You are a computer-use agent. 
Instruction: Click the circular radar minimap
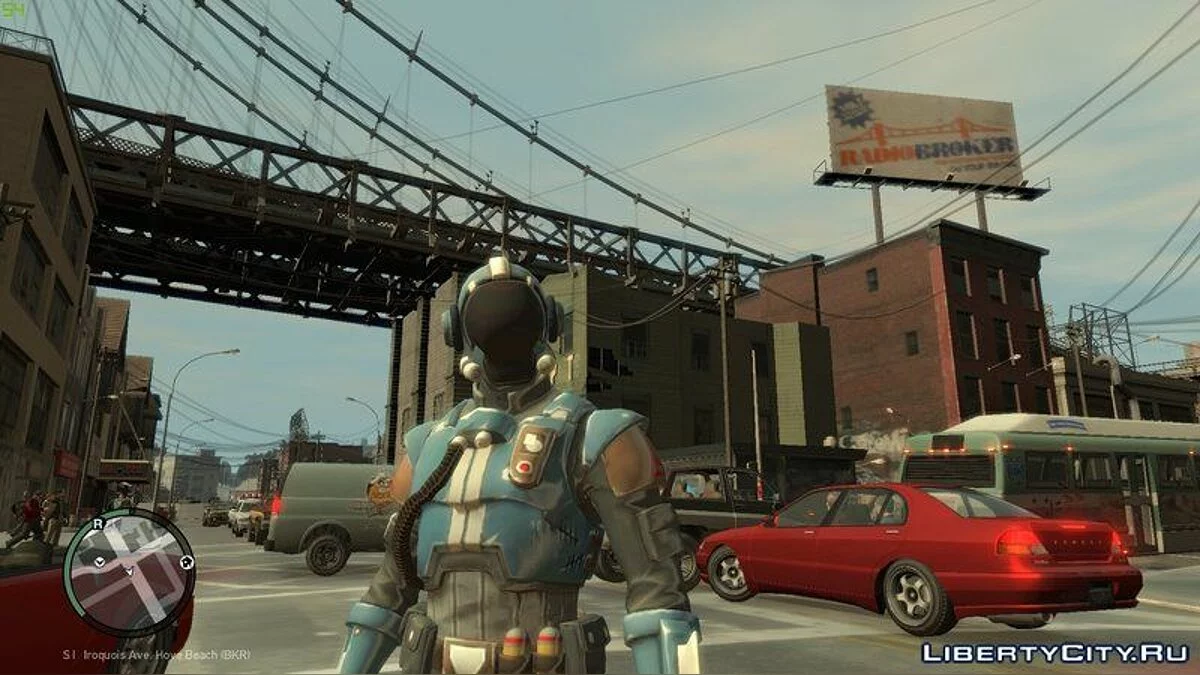128,572
